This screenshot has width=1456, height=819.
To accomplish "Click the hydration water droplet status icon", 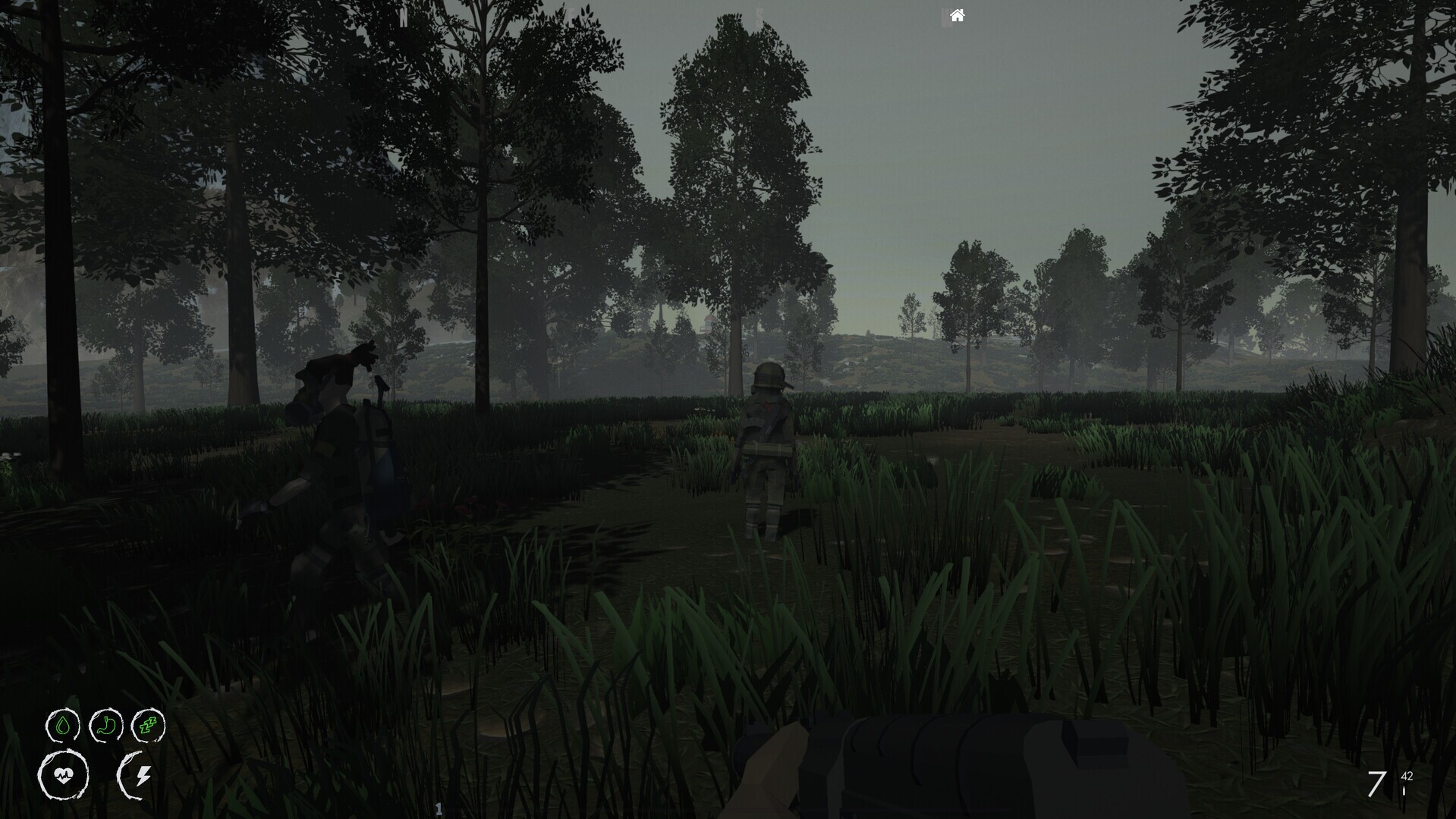I will point(64,726).
